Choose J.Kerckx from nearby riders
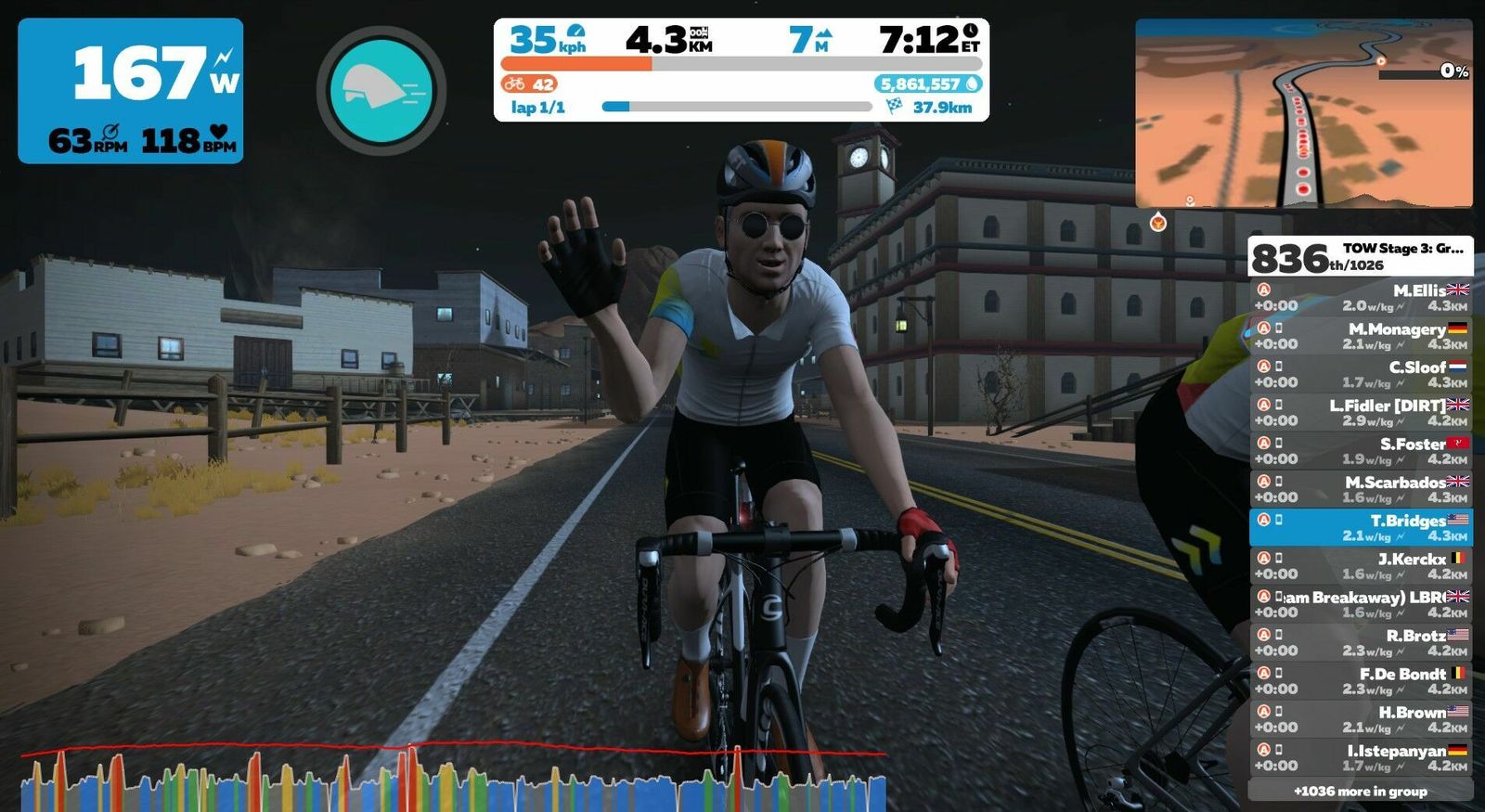 tap(1361, 566)
